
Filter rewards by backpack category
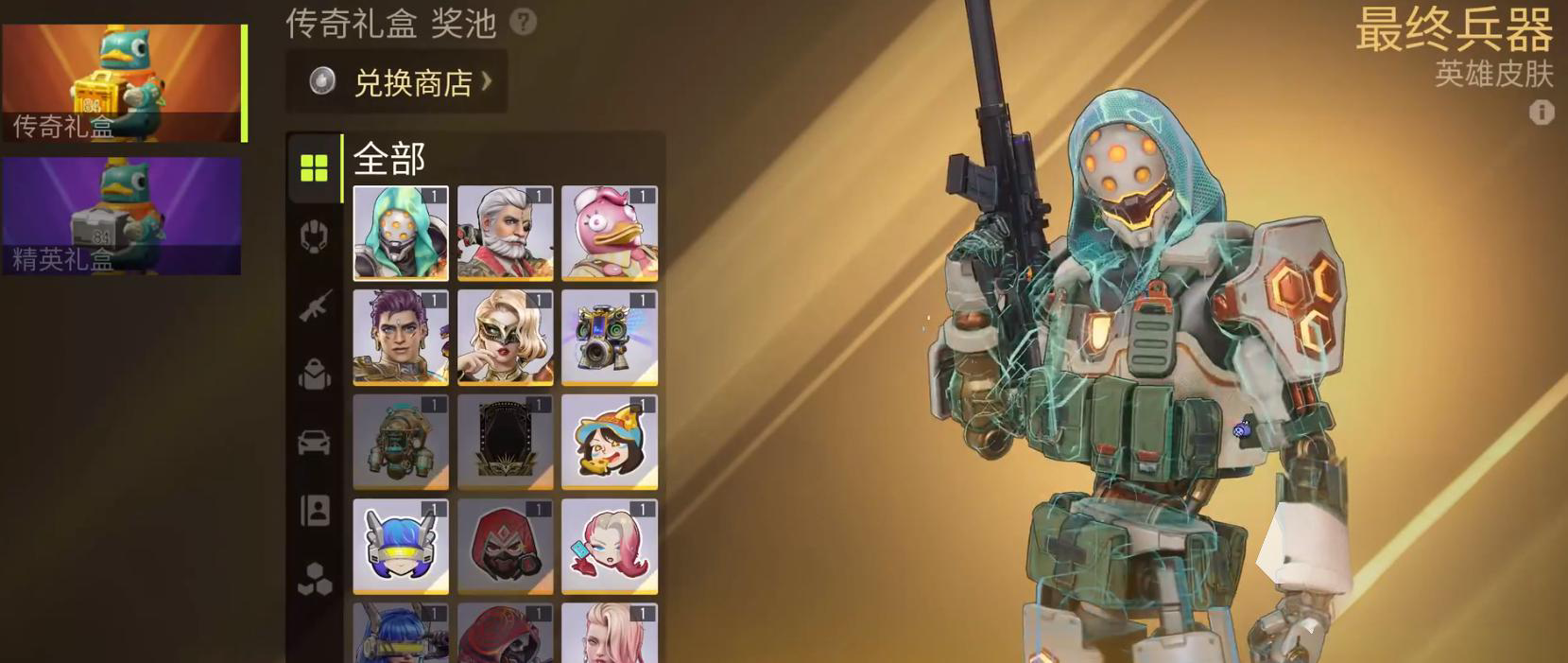(x=314, y=375)
